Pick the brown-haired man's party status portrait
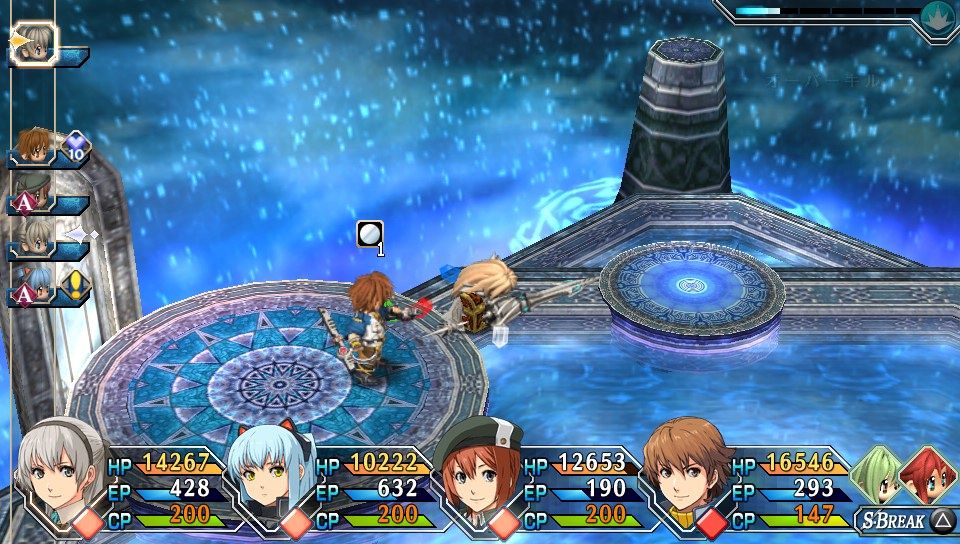960x544 pixels. [x=686, y=468]
